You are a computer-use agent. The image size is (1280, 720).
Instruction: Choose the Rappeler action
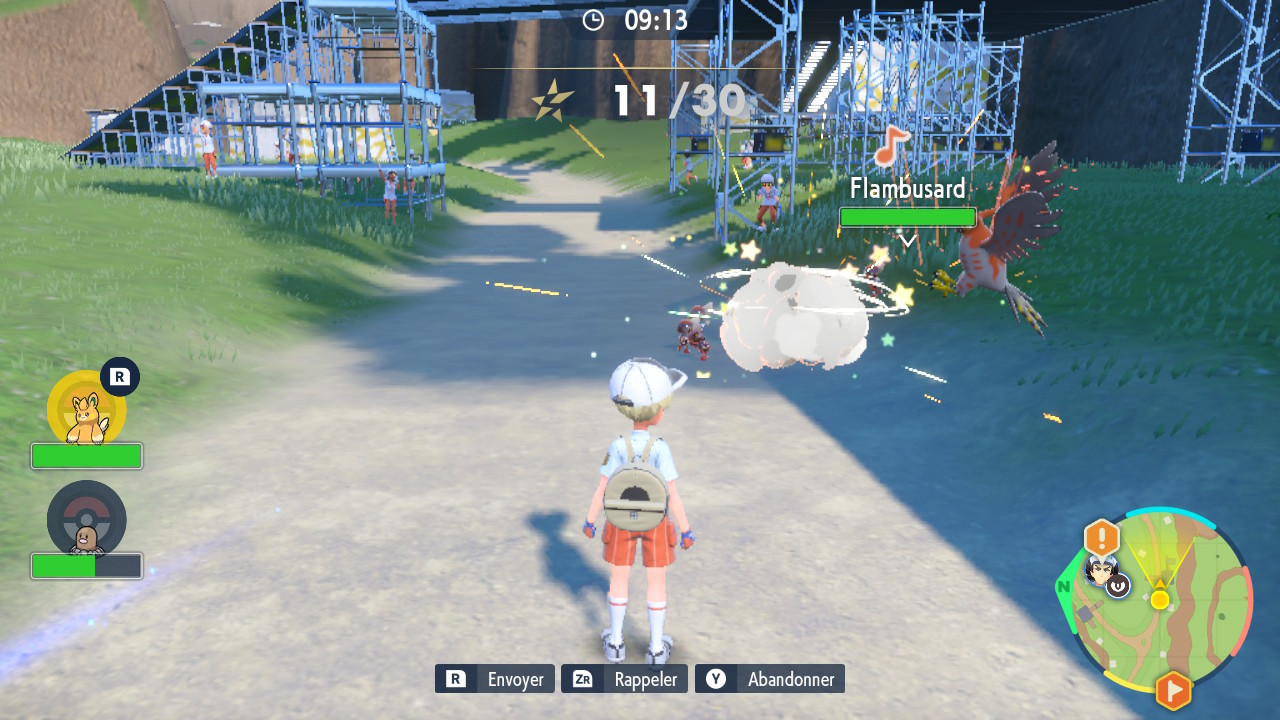pos(624,679)
